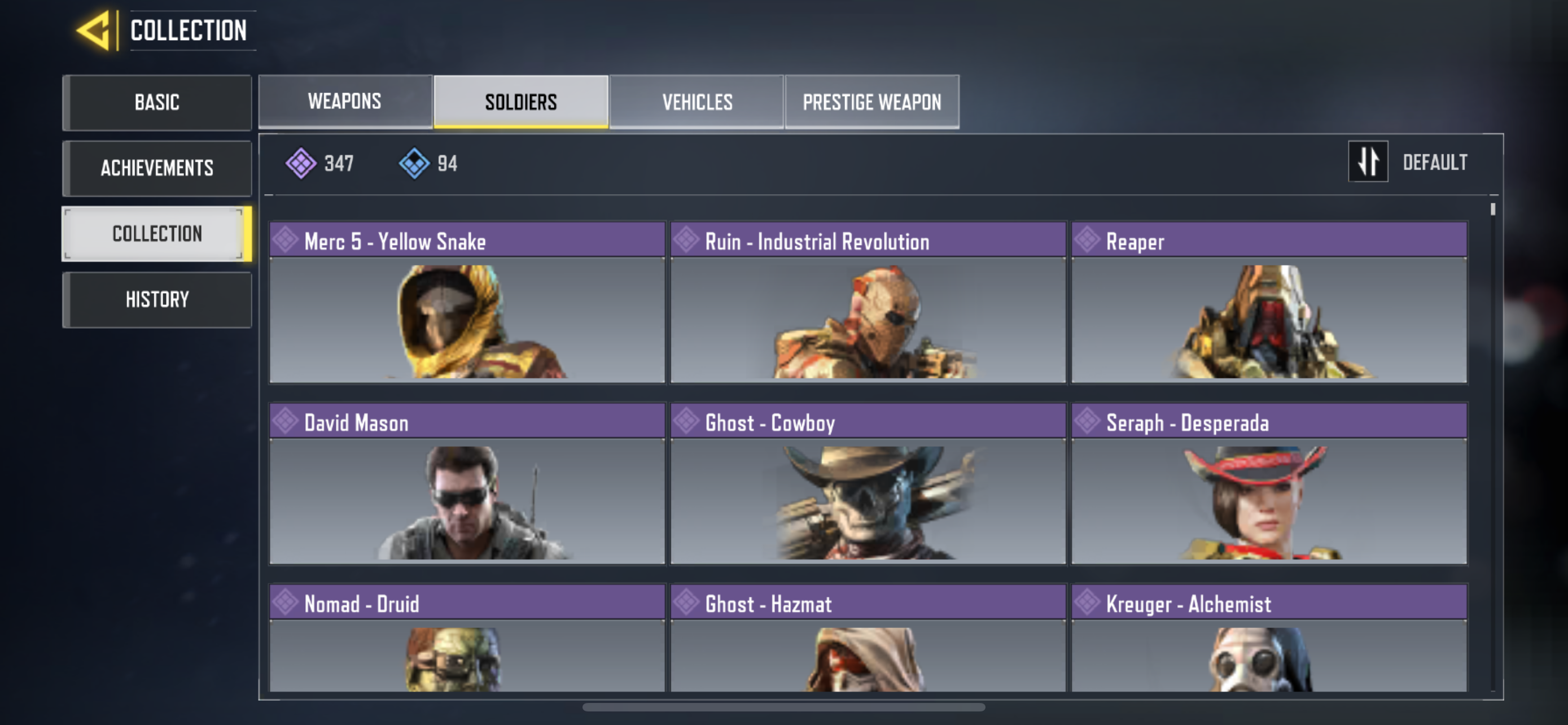
Task: Toggle the sort order next to DEFAULT
Action: point(1368,162)
